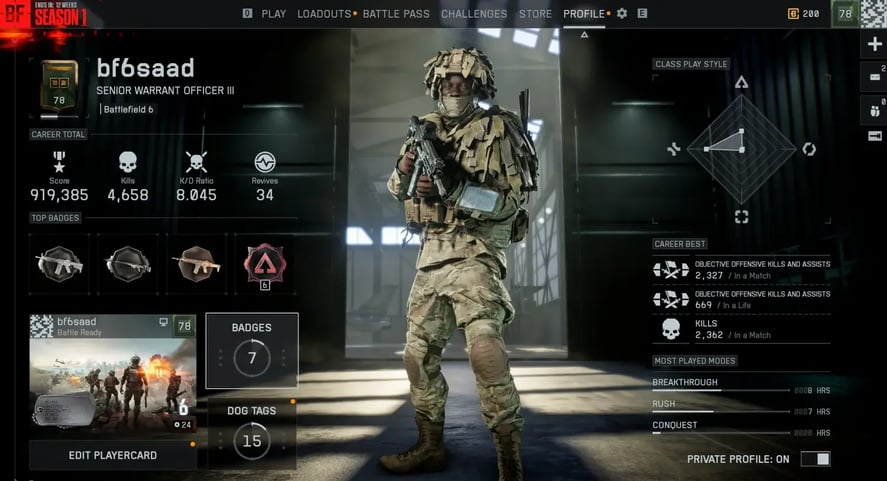Viewport: 887px width, 481px height.
Task: Click the 200 currency balance
Action: [804, 14]
